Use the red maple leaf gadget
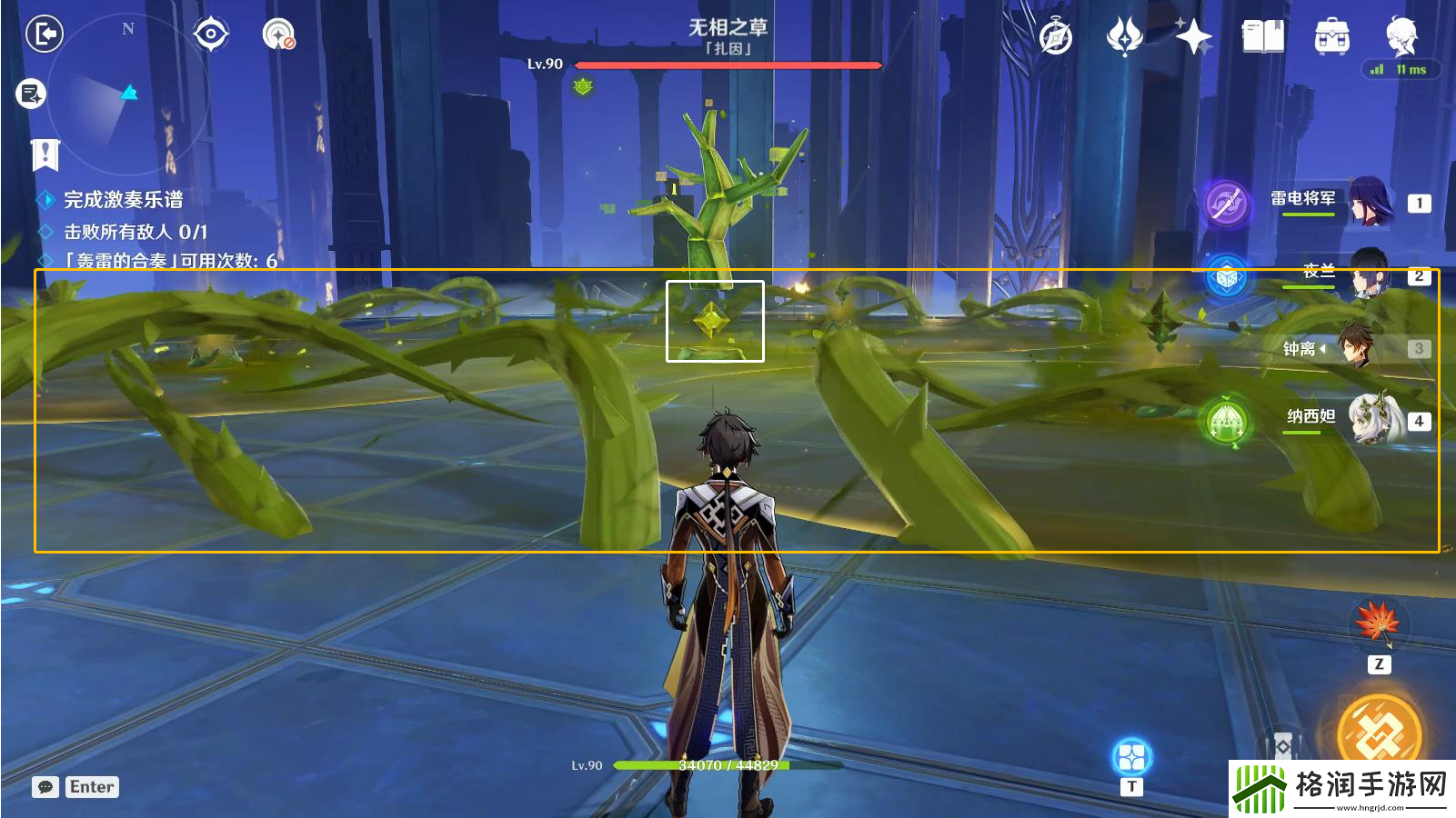Viewport: 1456px width, 818px height. pyautogui.click(x=1378, y=623)
